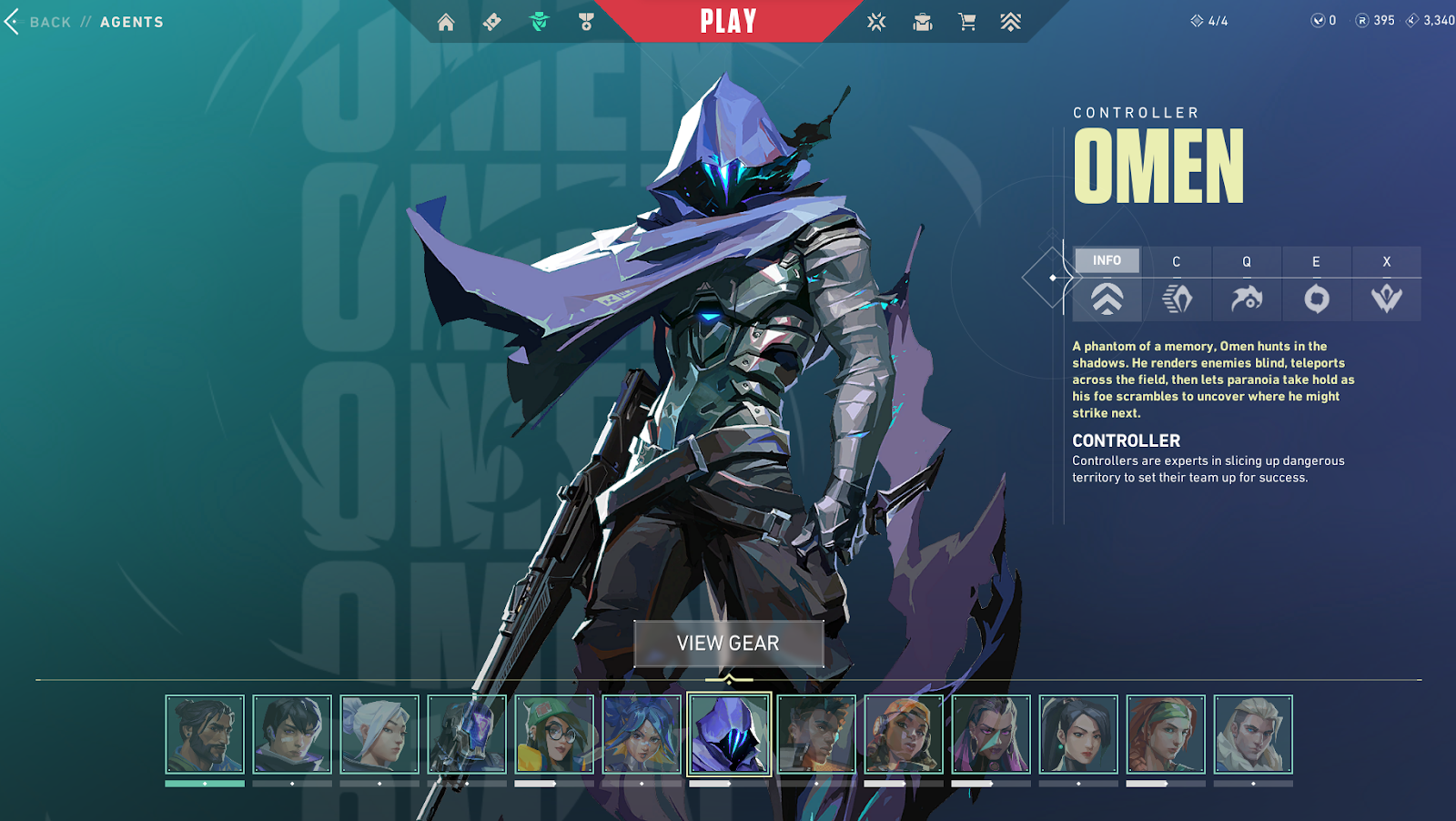
Task: Open the backpack icon in the top bar
Action: tap(923, 22)
